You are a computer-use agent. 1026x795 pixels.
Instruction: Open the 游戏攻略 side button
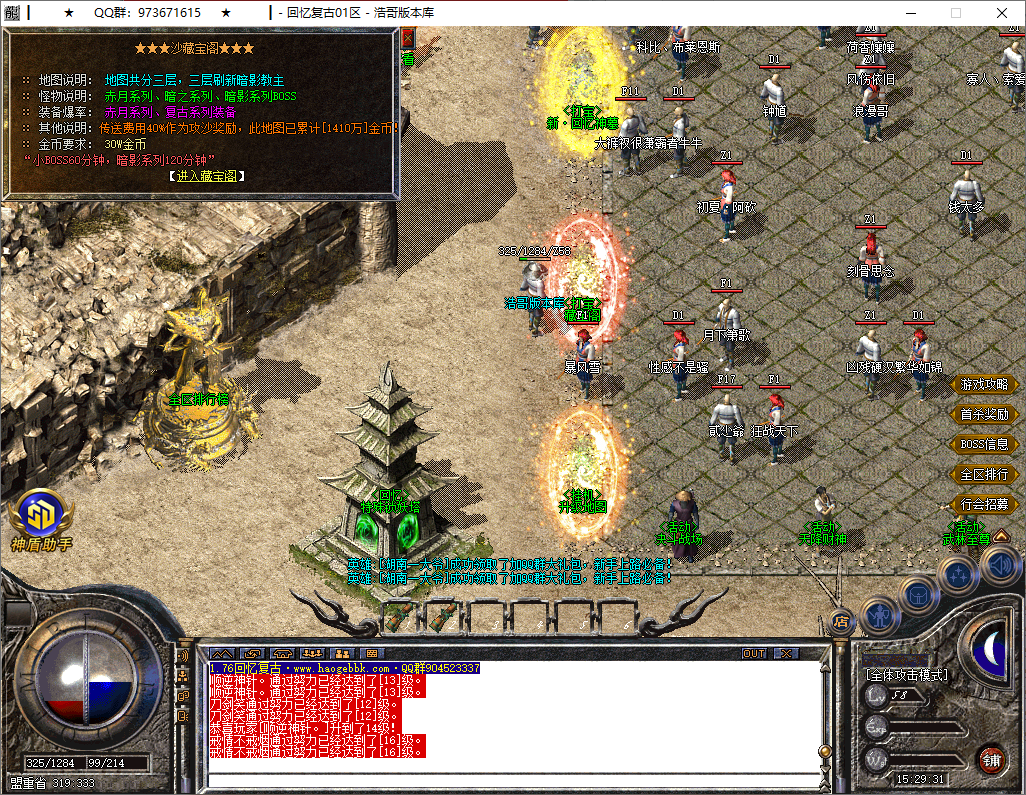983,385
